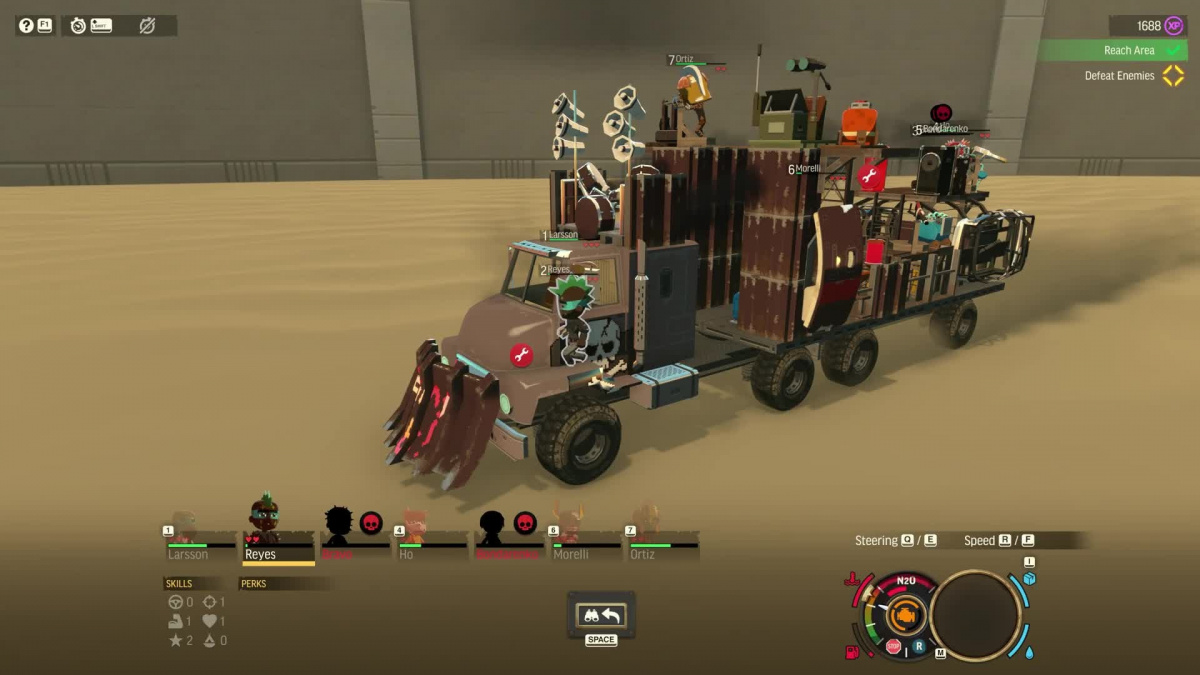This screenshot has height=675, width=1200.
Task: Activate the stopwatch slow-time icon
Action: (x=78, y=25)
